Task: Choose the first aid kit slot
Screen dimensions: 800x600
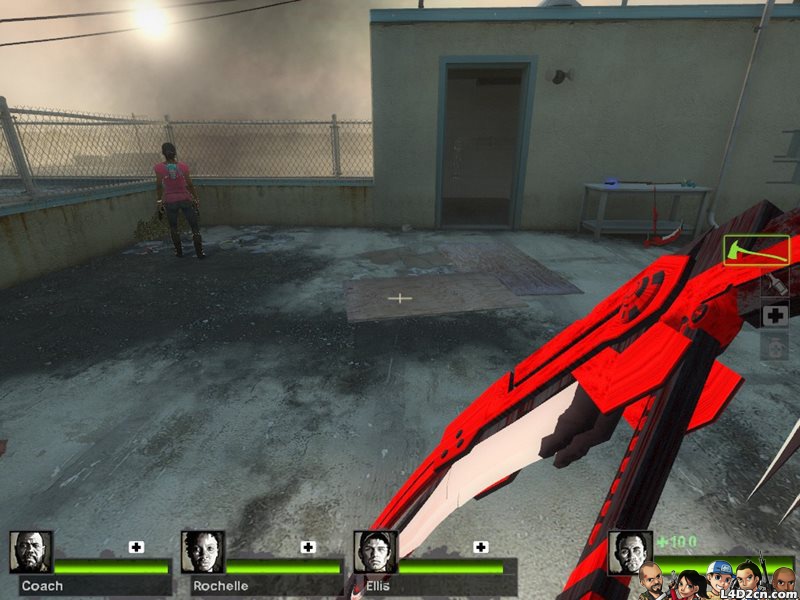Action: [775, 316]
